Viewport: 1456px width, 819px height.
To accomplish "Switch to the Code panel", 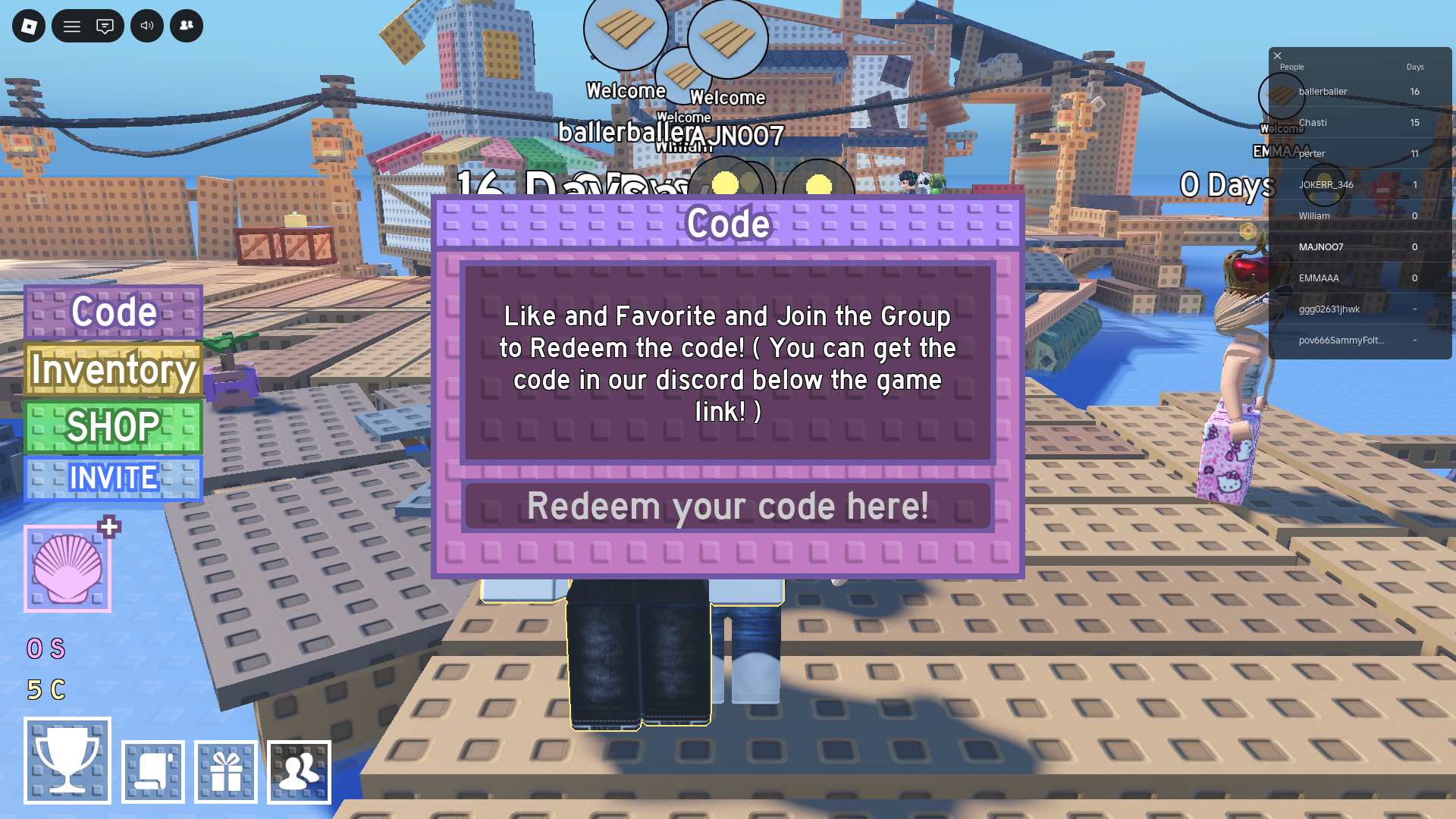I will click(x=112, y=312).
